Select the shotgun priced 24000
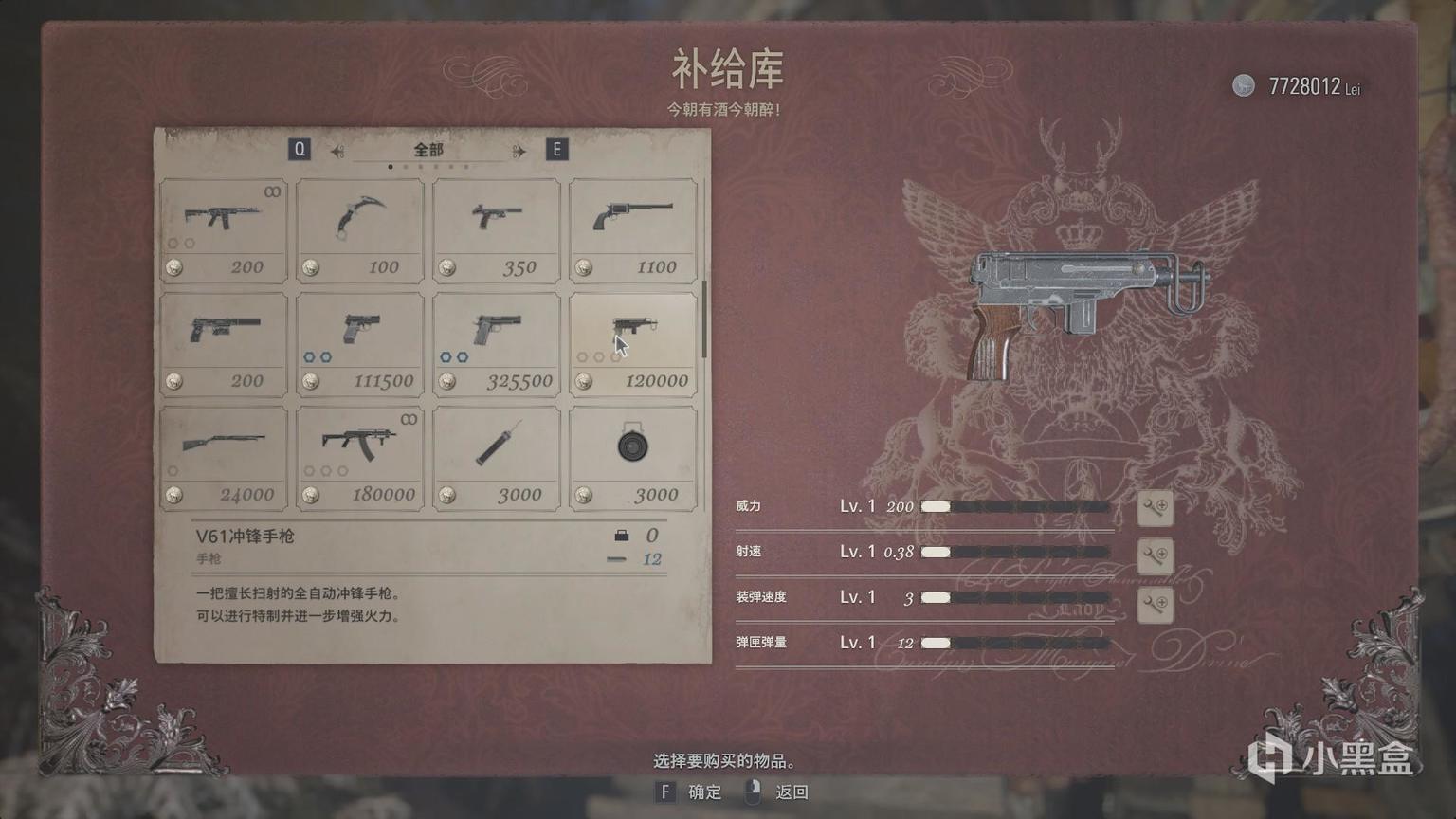The height and width of the screenshot is (819, 1456). pyautogui.click(x=224, y=455)
